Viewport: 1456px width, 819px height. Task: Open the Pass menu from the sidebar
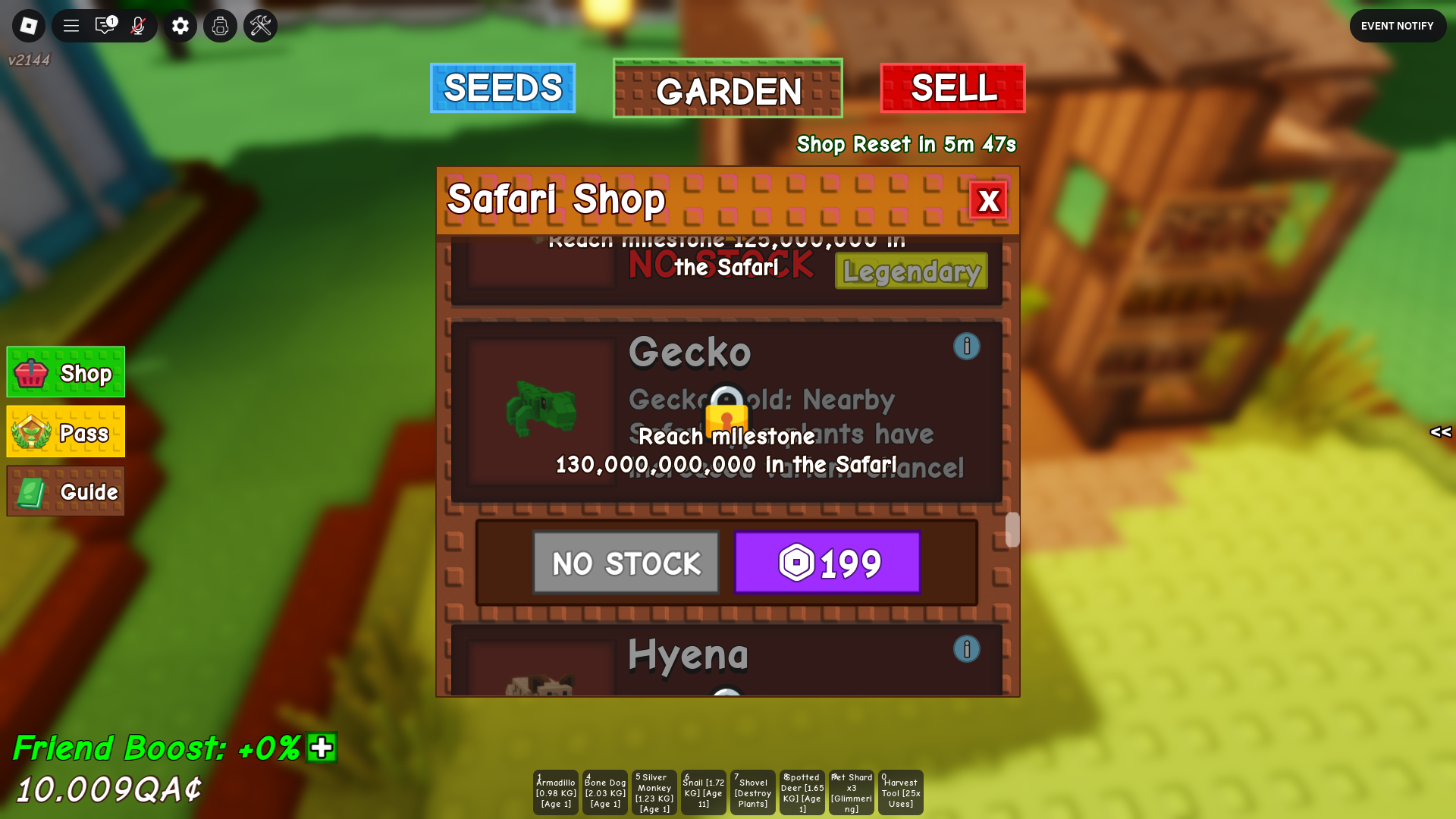[65, 431]
